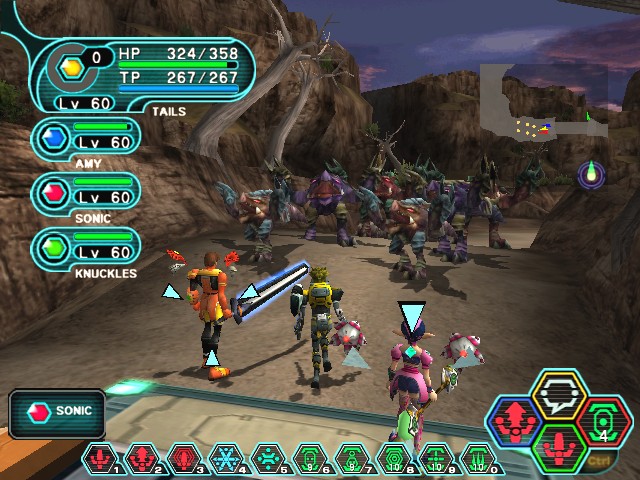Select hotbar slot 1 red attack icon

(x=101, y=459)
